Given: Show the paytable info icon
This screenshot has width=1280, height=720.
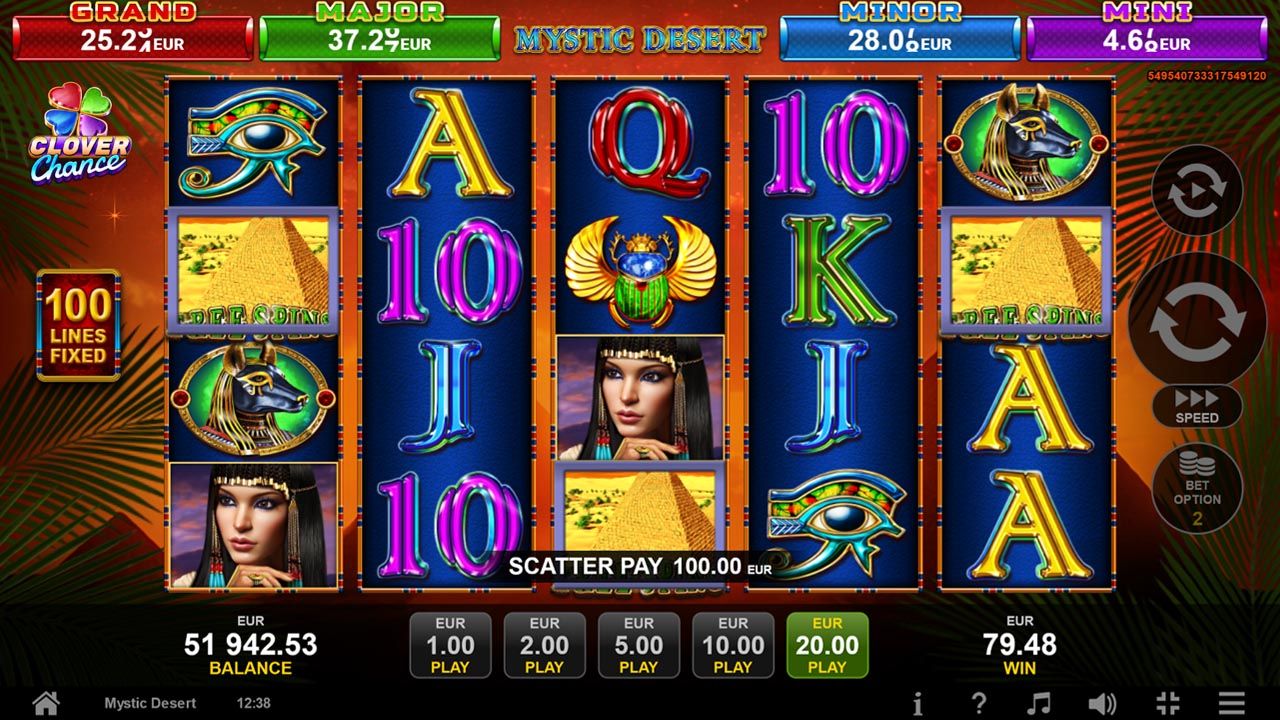Looking at the screenshot, I should [917, 703].
